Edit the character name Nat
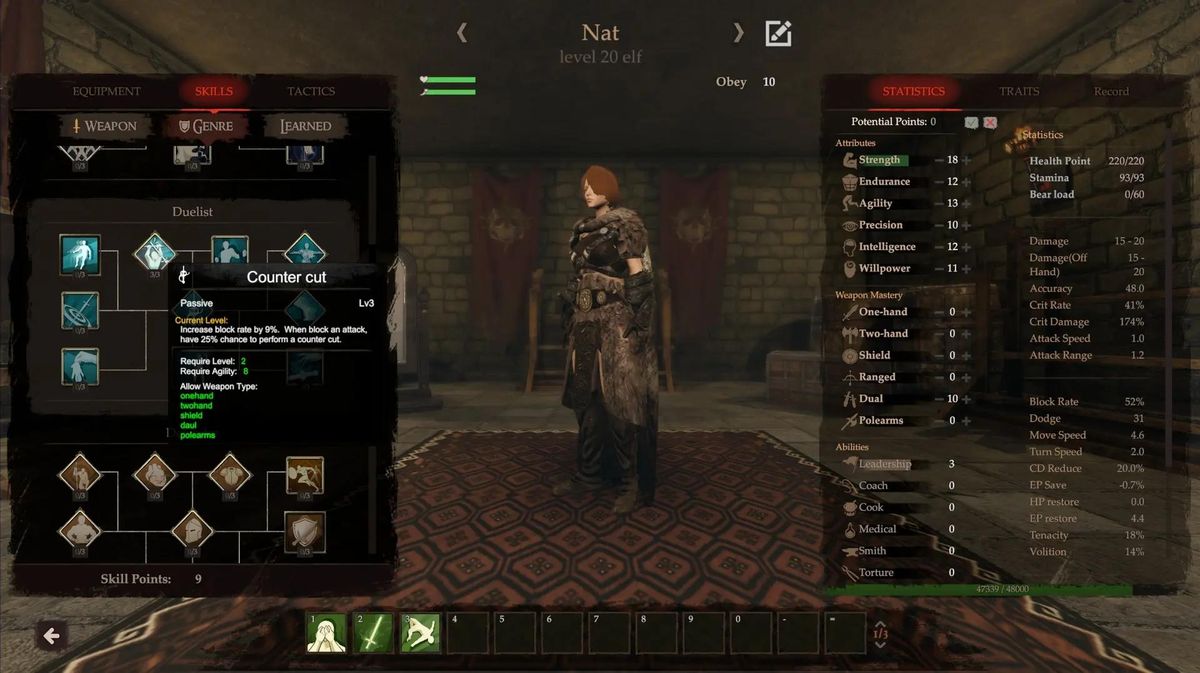 pyautogui.click(x=778, y=34)
